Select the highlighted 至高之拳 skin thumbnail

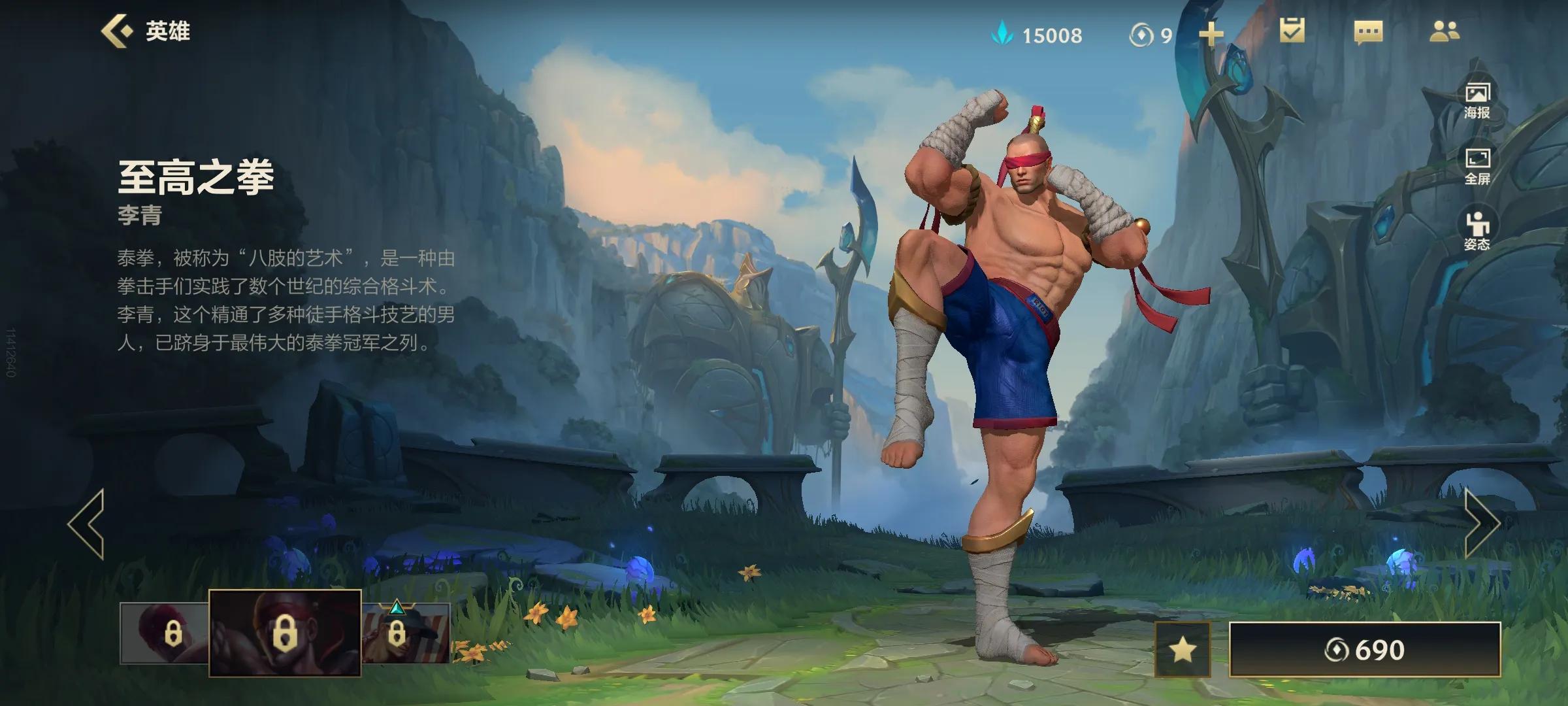click(x=285, y=633)
